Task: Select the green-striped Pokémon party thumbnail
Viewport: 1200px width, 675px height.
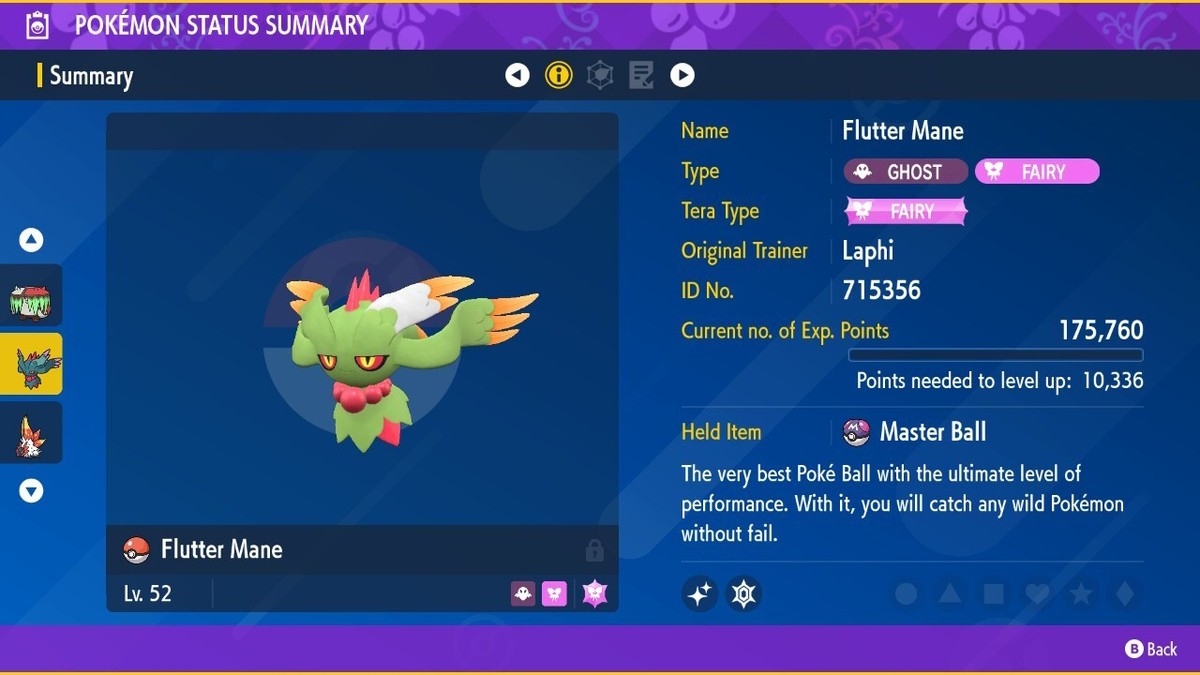Action: pyautogui.click(x=31, y=296)
